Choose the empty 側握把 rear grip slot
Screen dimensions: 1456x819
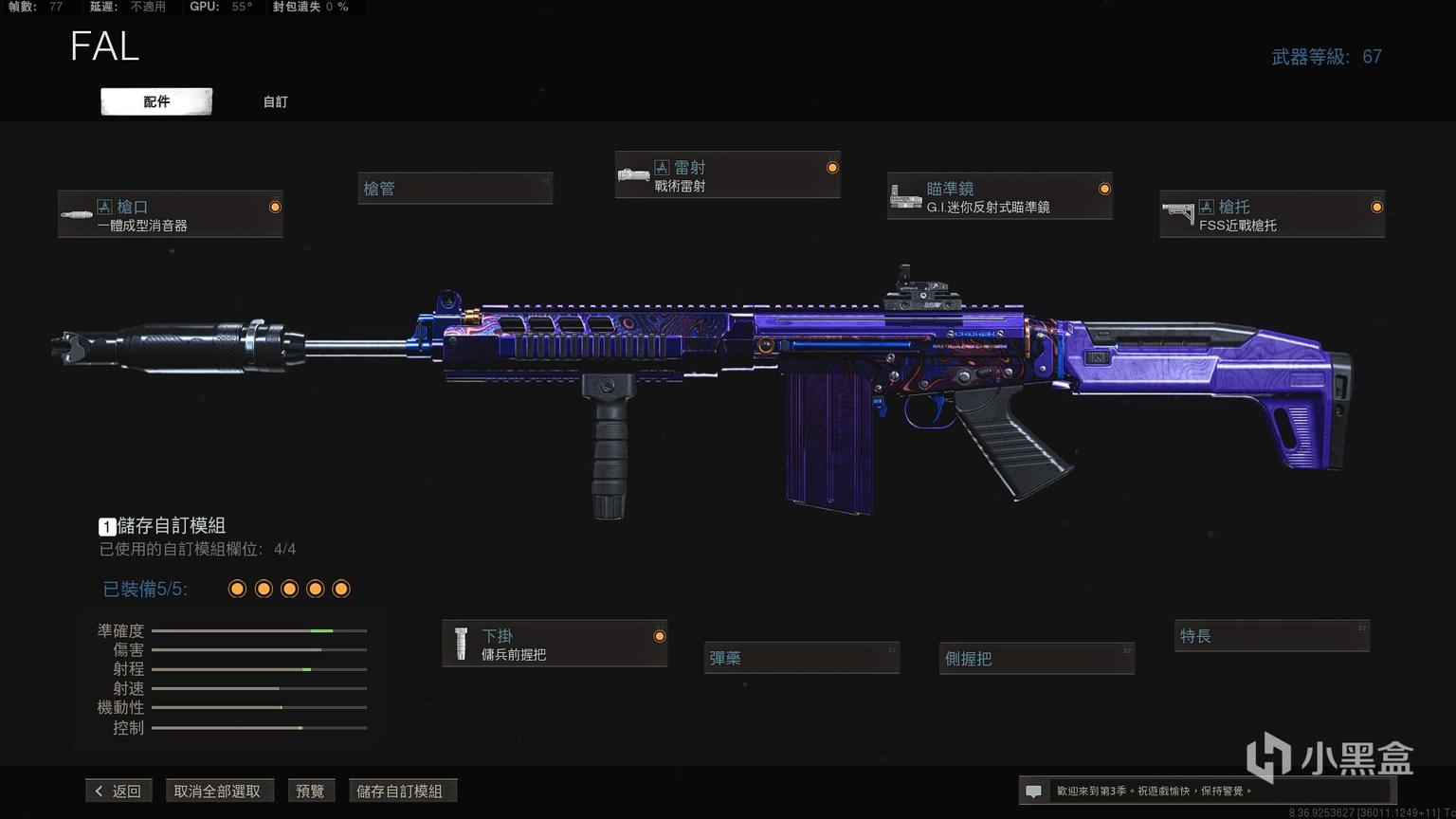(x=1036, y=658)
